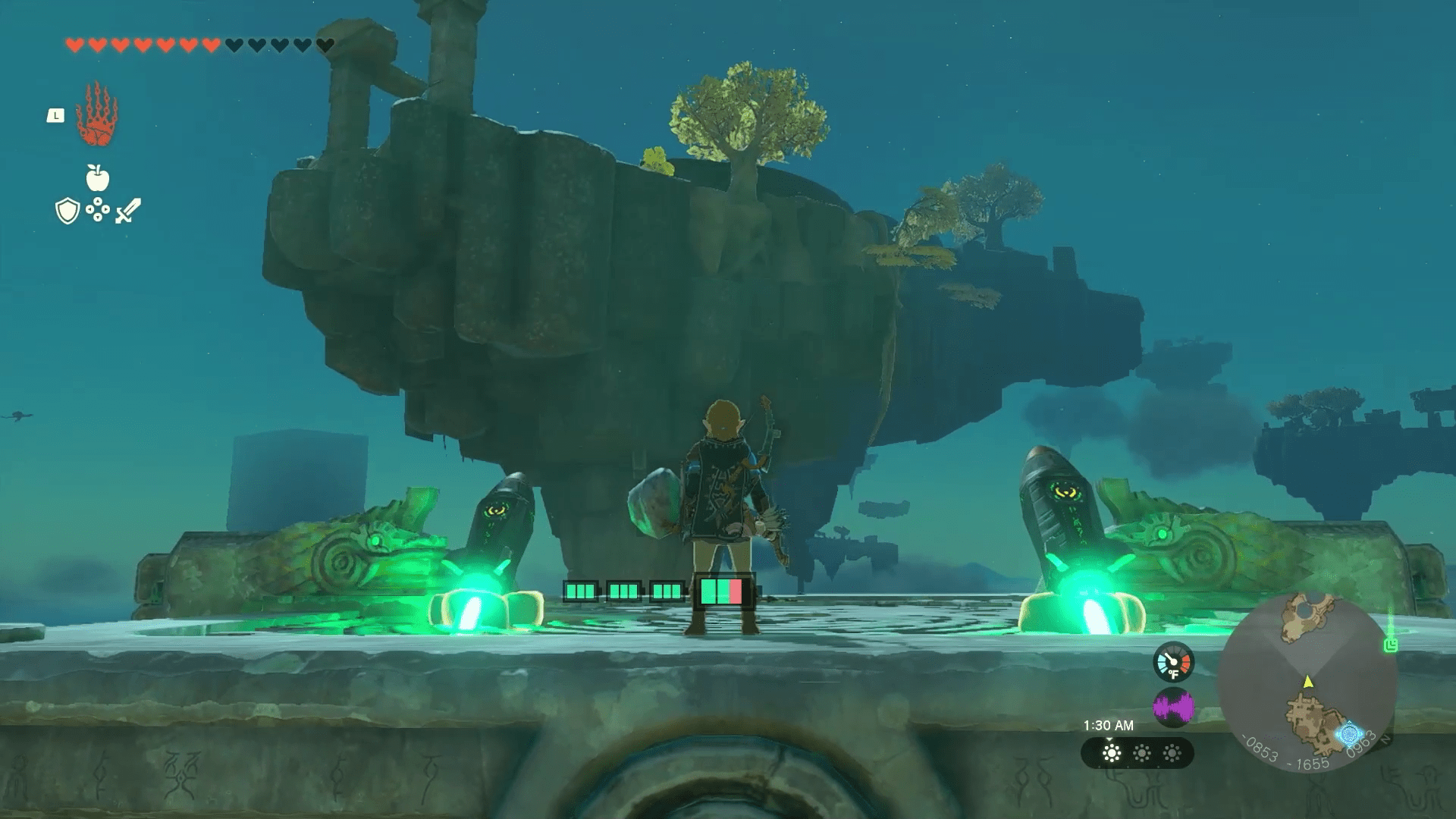Open the shield quick-select icon
Image resolution: width=1456 pixels, height=819 pixels.
pos(67,211)
